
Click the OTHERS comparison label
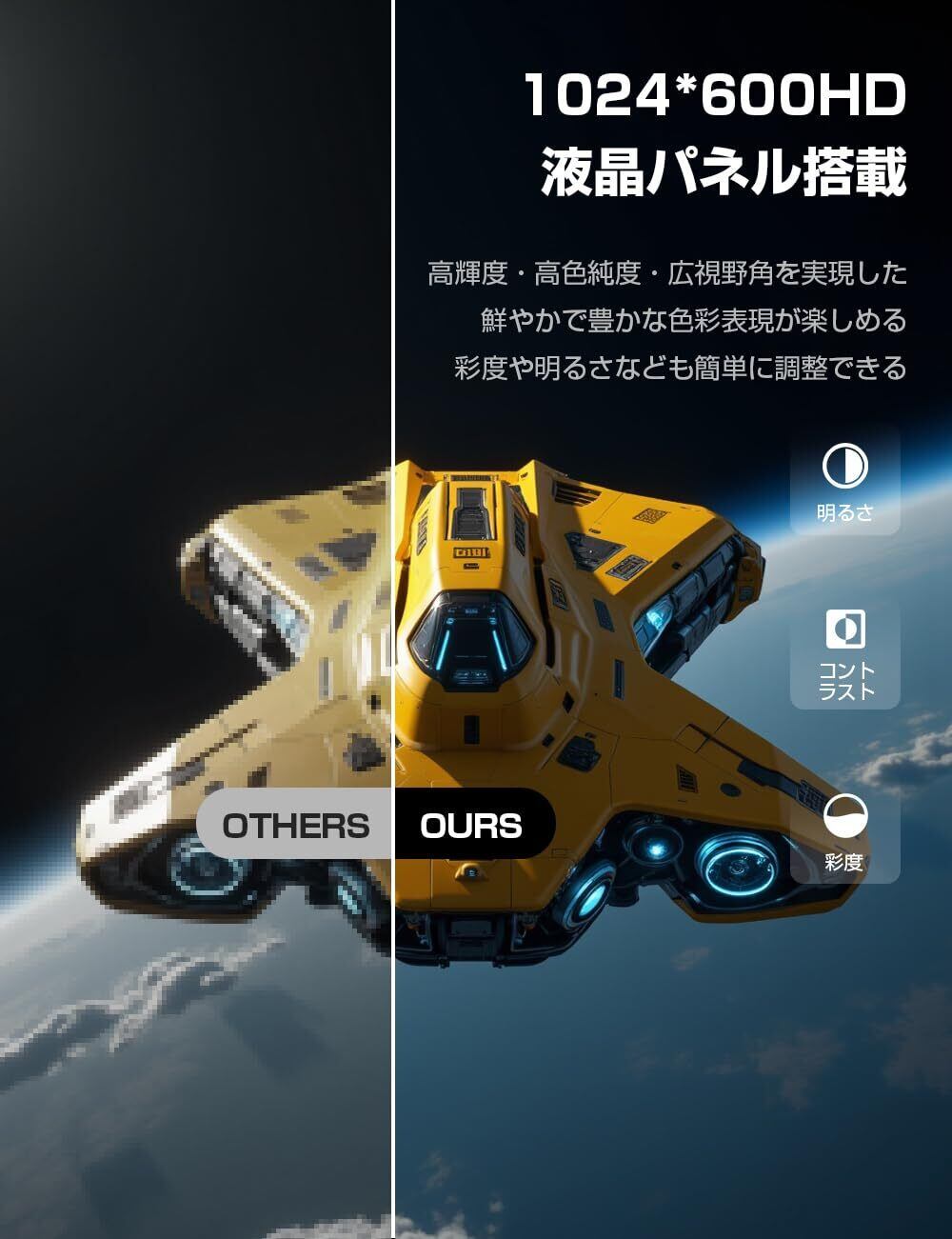pyautogui.click(x=296, y=825)
